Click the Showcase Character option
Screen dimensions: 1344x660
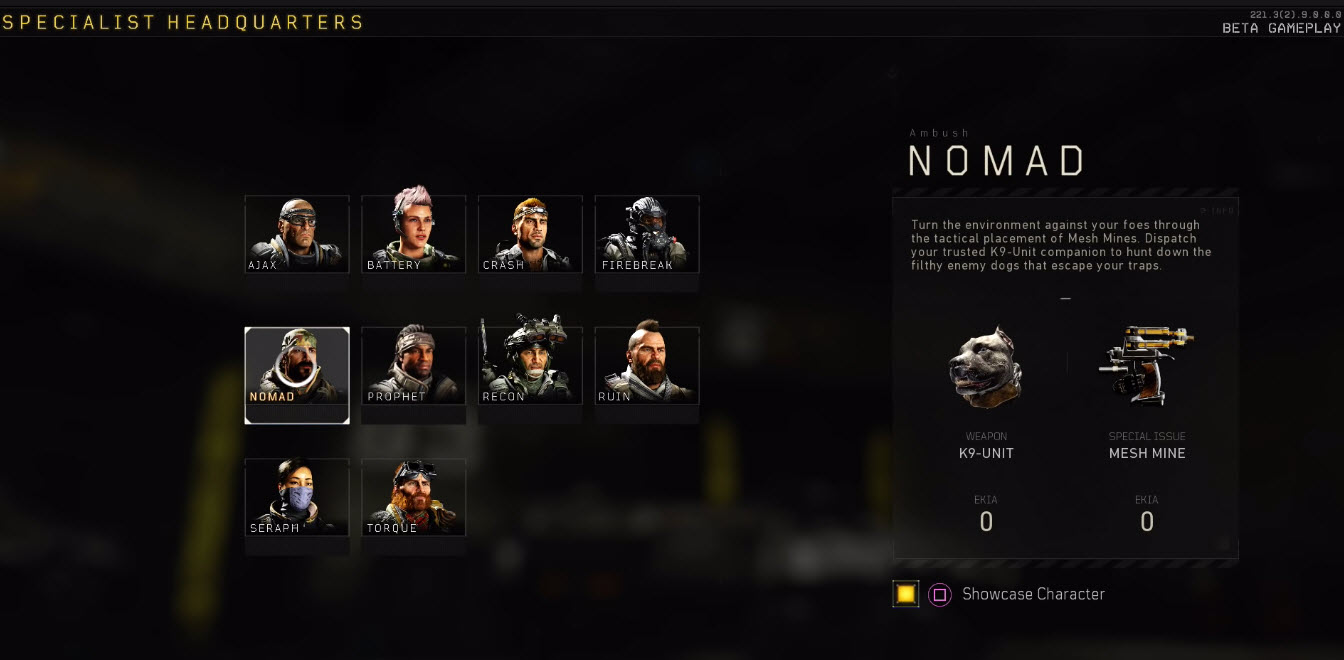1033,594
